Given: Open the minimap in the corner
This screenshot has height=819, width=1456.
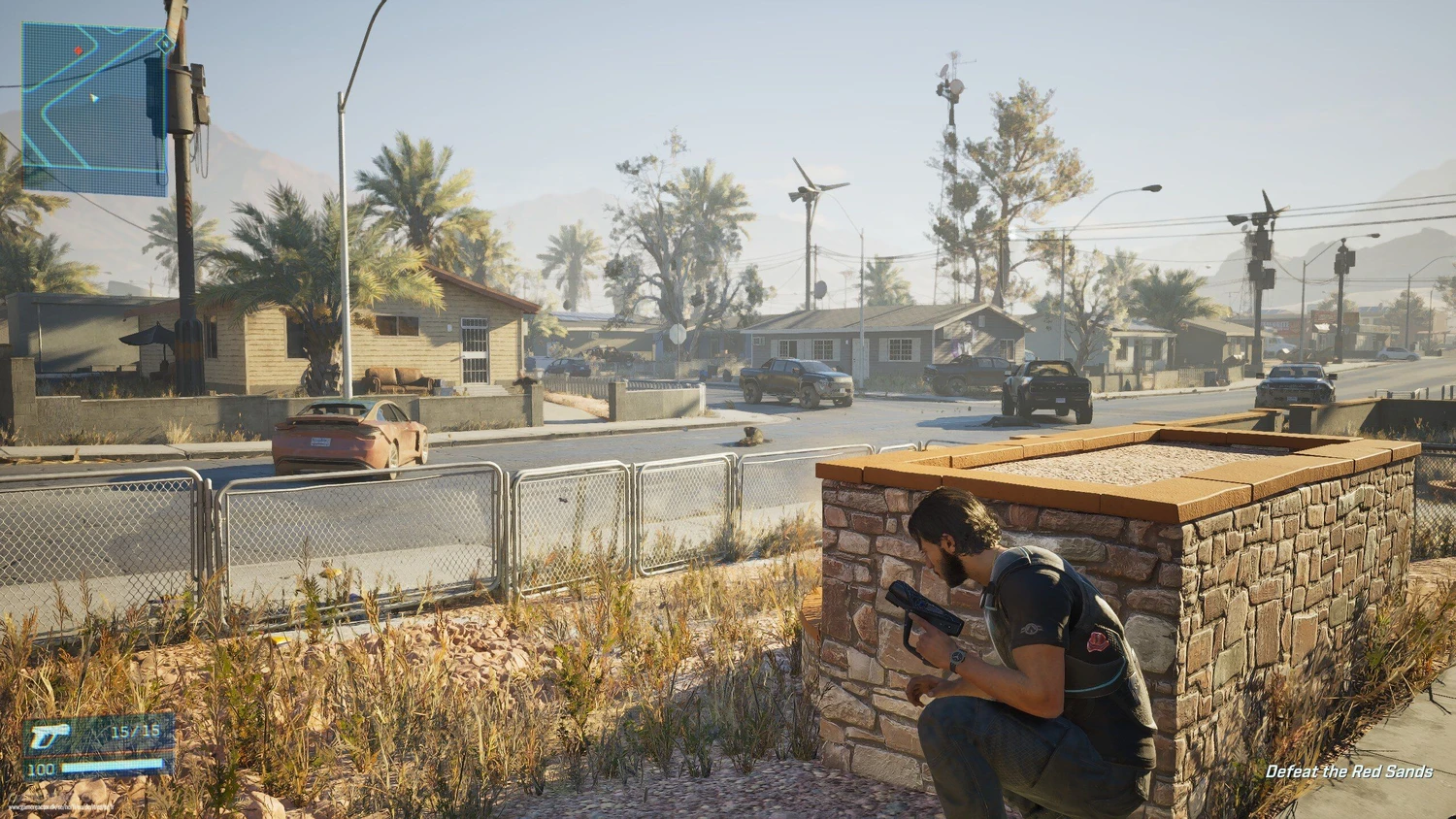Looking at the screenshot, I should 94,109.
